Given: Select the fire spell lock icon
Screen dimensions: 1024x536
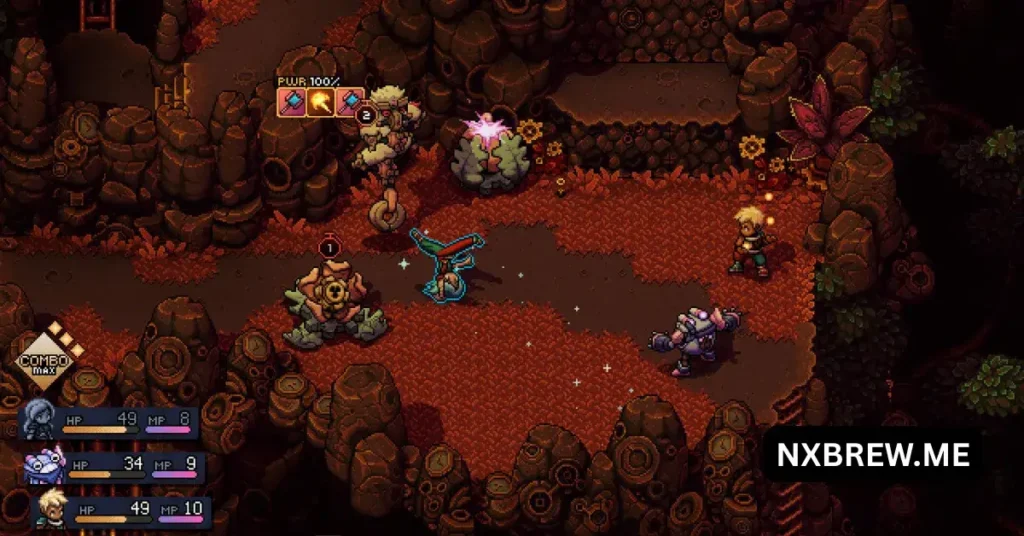Looking at the screenshot, I should 320,101.
